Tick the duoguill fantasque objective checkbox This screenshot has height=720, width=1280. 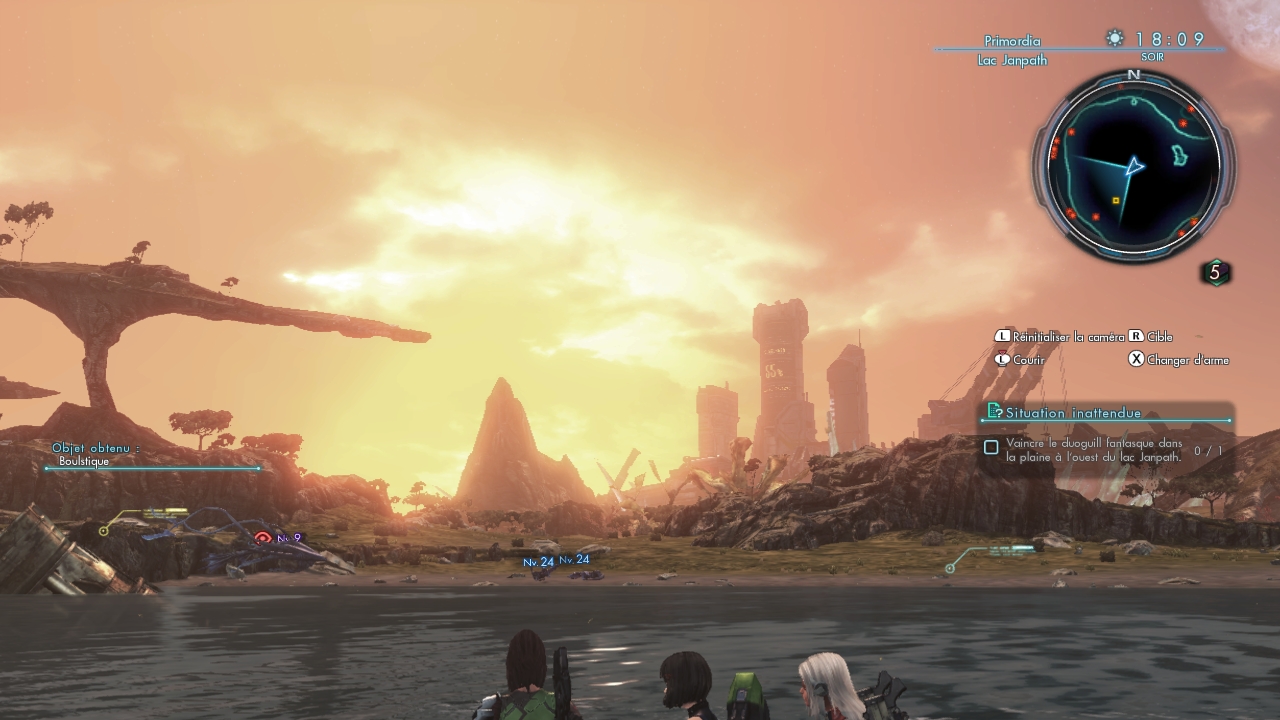(991, 447)
